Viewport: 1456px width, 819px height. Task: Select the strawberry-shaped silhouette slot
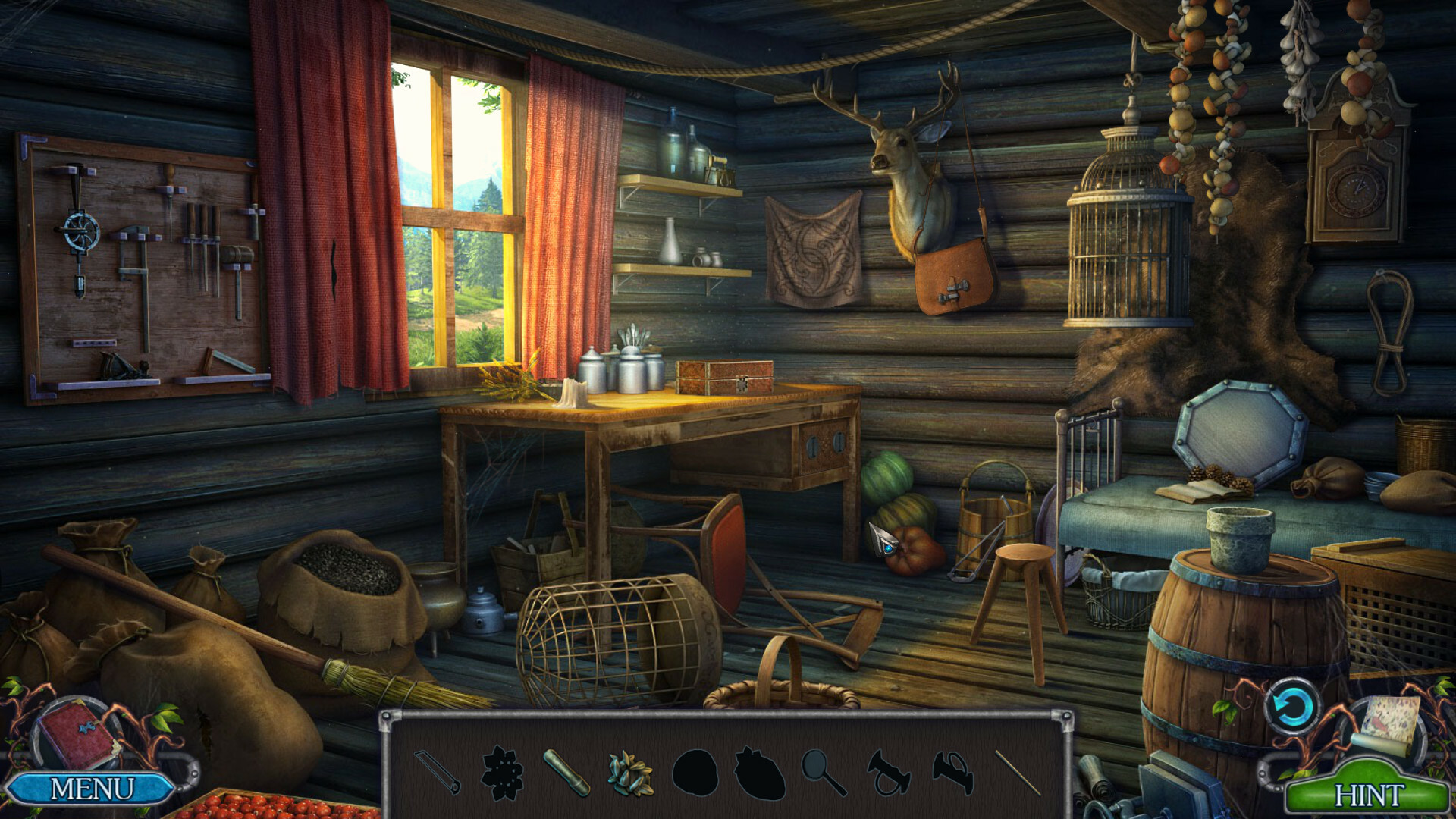click(x=760, y=773)
